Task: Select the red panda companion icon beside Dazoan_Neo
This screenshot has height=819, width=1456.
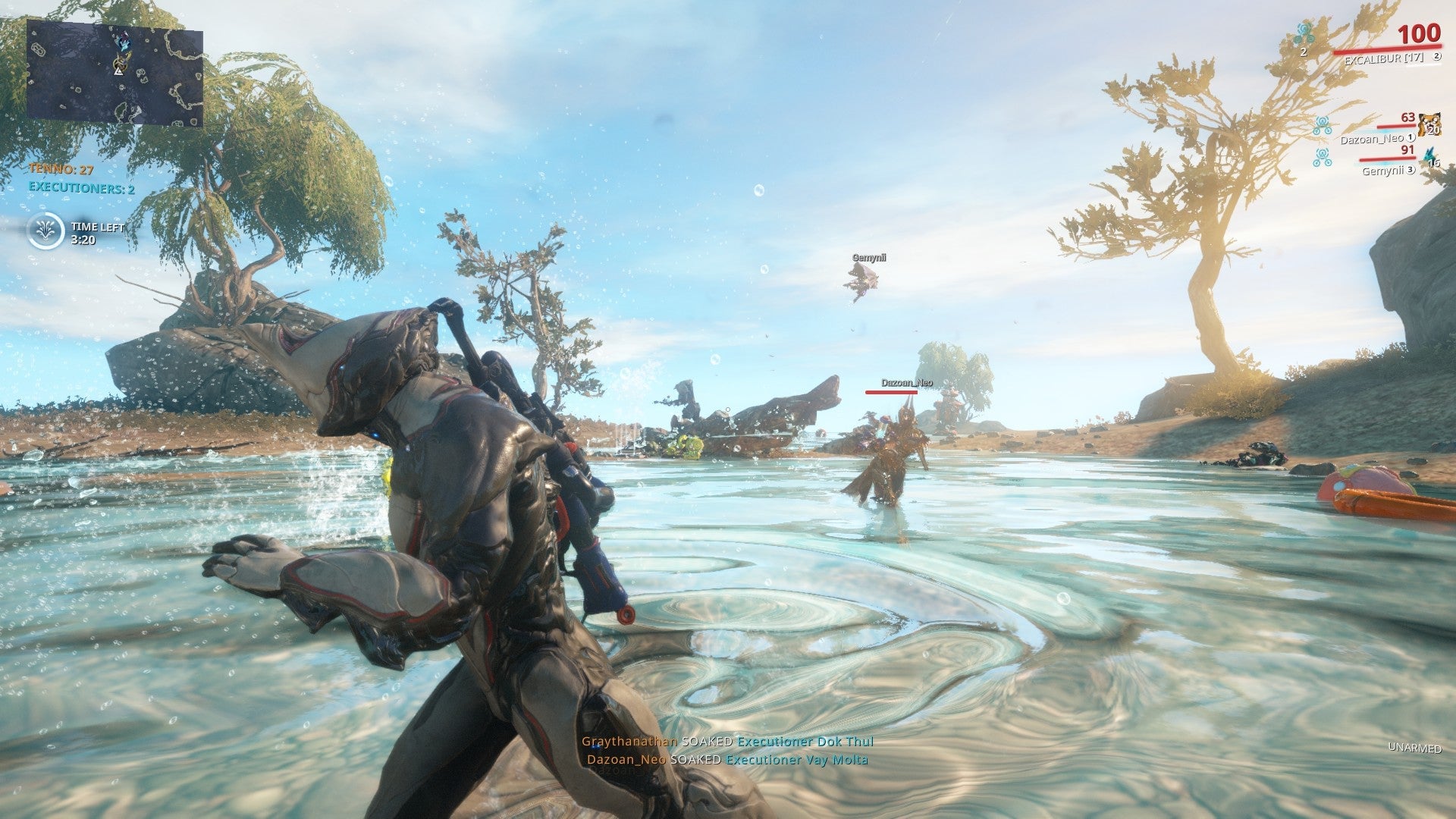Action: (1430, 124)
